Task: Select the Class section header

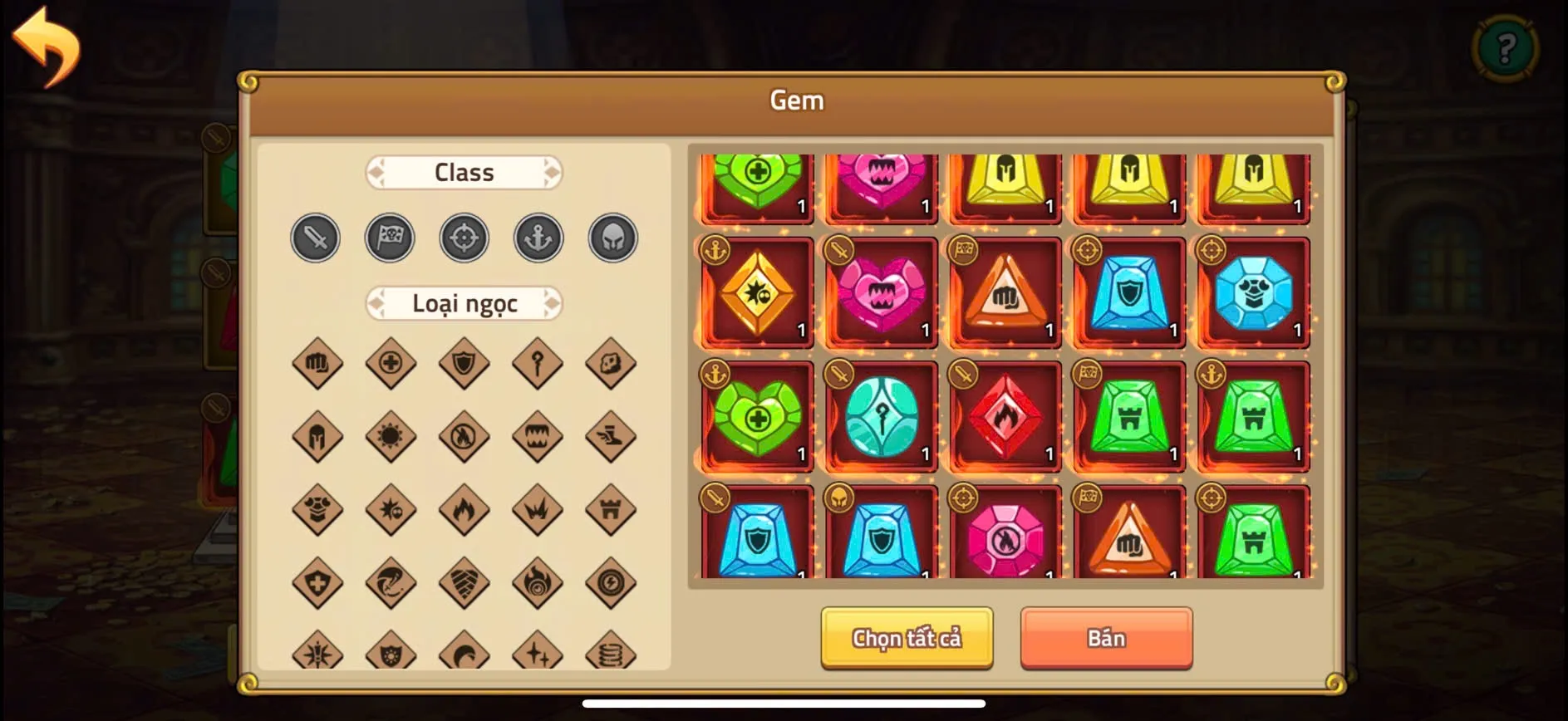Action: pos(464,172)
